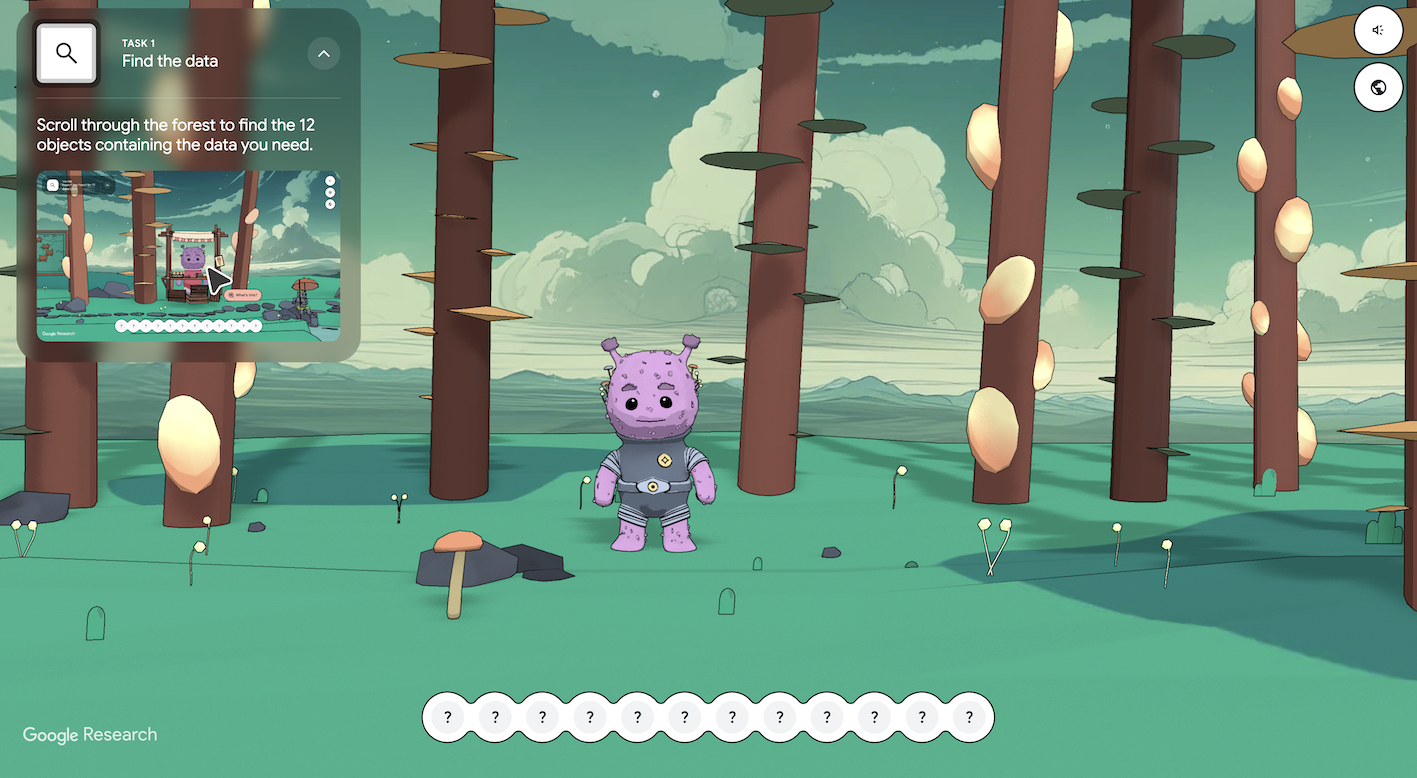The image size is (1417, 778).
Task: Open the tutorial video preview
Action: [x=190, y=255]
